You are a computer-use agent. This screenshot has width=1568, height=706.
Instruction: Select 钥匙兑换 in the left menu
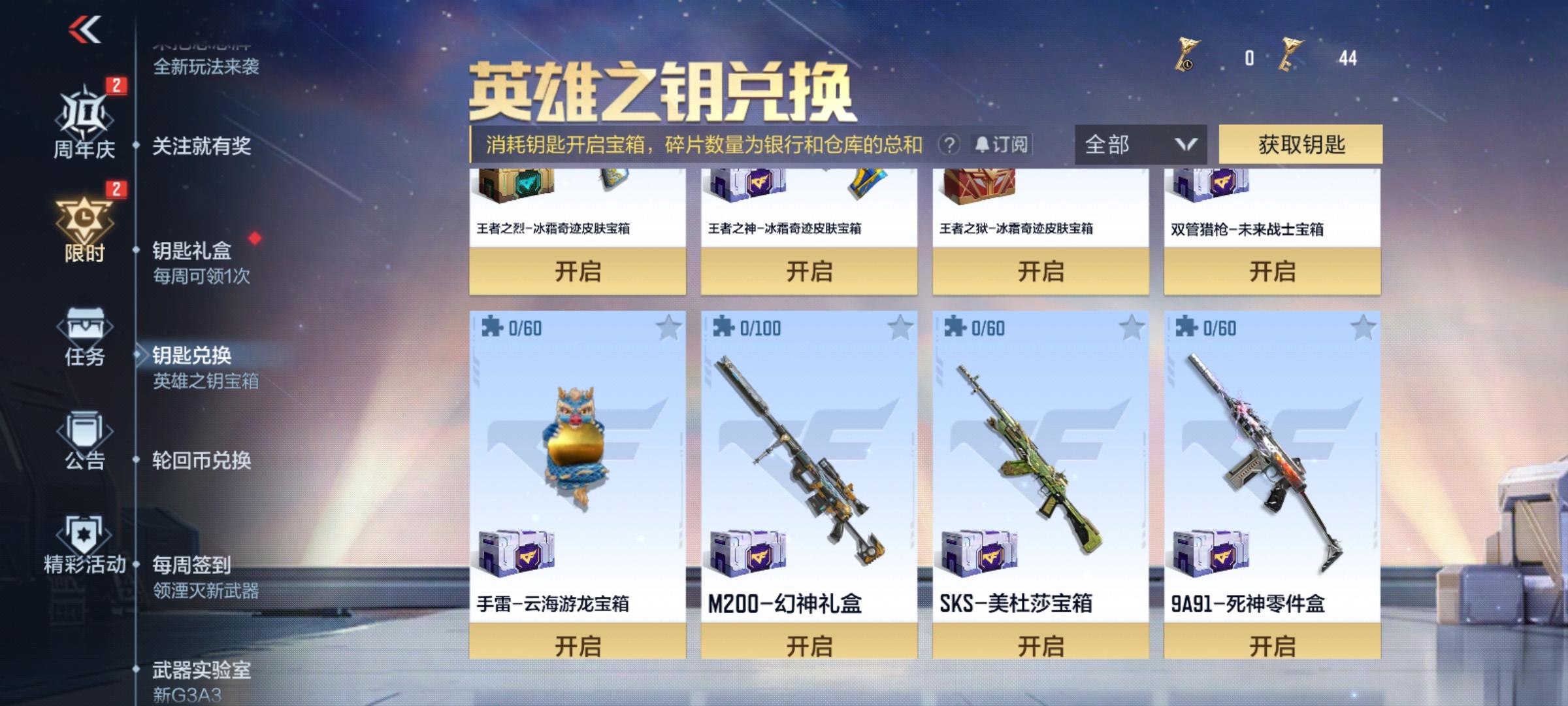[x=192, y=356]
